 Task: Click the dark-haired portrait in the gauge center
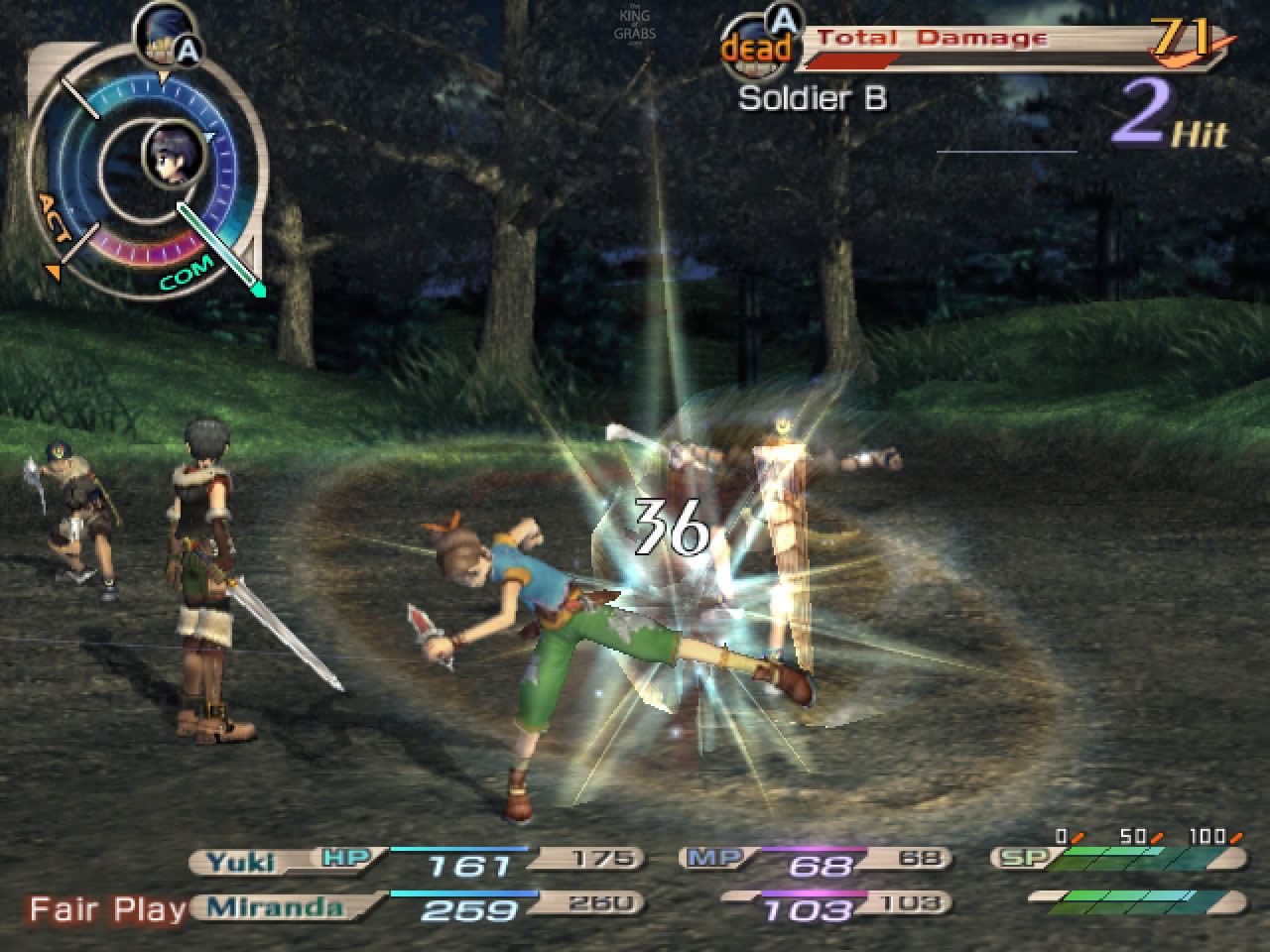click(x=175, y=156)
